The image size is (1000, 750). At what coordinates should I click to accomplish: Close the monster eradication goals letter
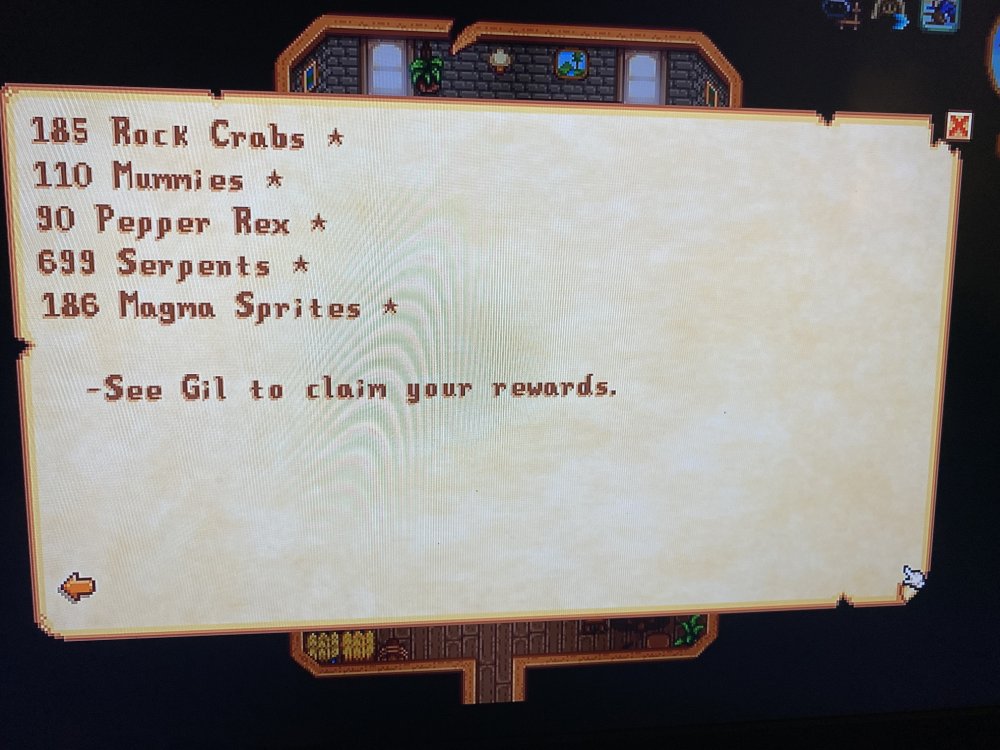tap(957, 125)
